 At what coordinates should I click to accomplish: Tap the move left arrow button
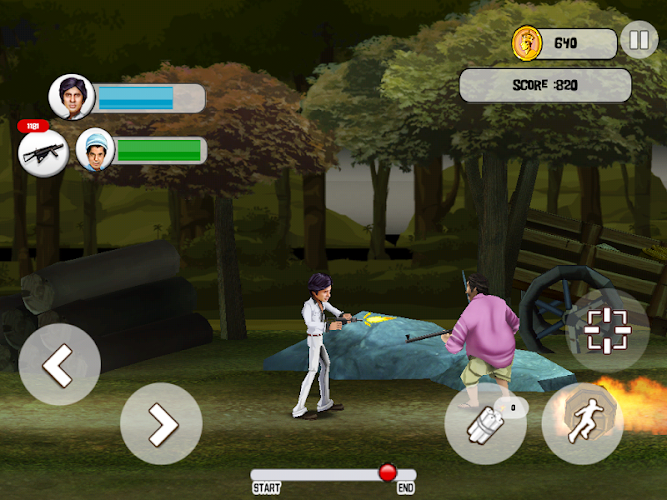point(59,365)
